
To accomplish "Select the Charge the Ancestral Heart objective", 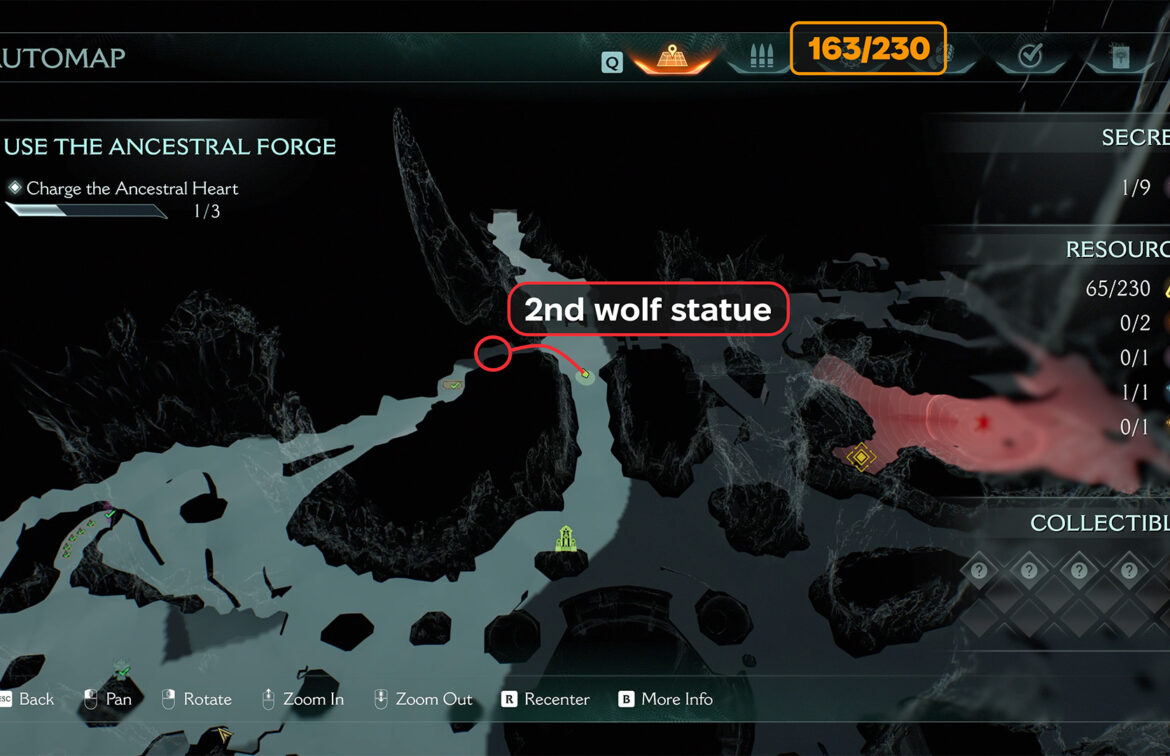I will (x=132, y=188).
